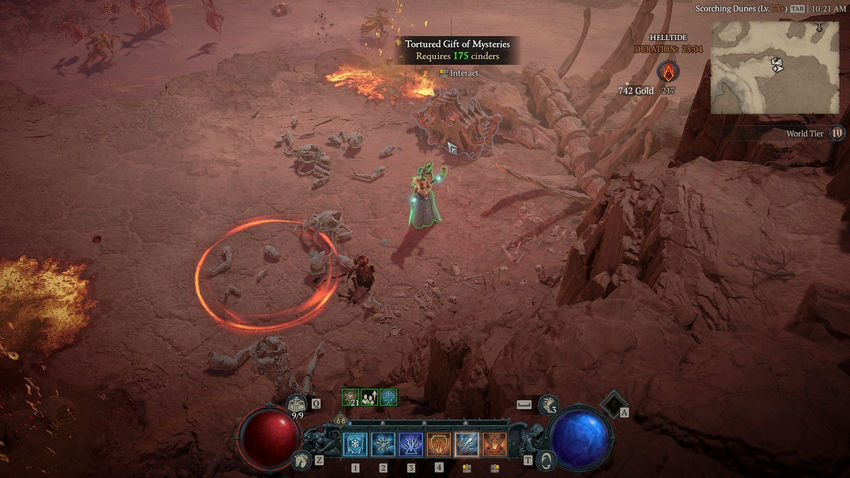Use the ice spear skill on the hotbar
850x478 pixels.
467,444
